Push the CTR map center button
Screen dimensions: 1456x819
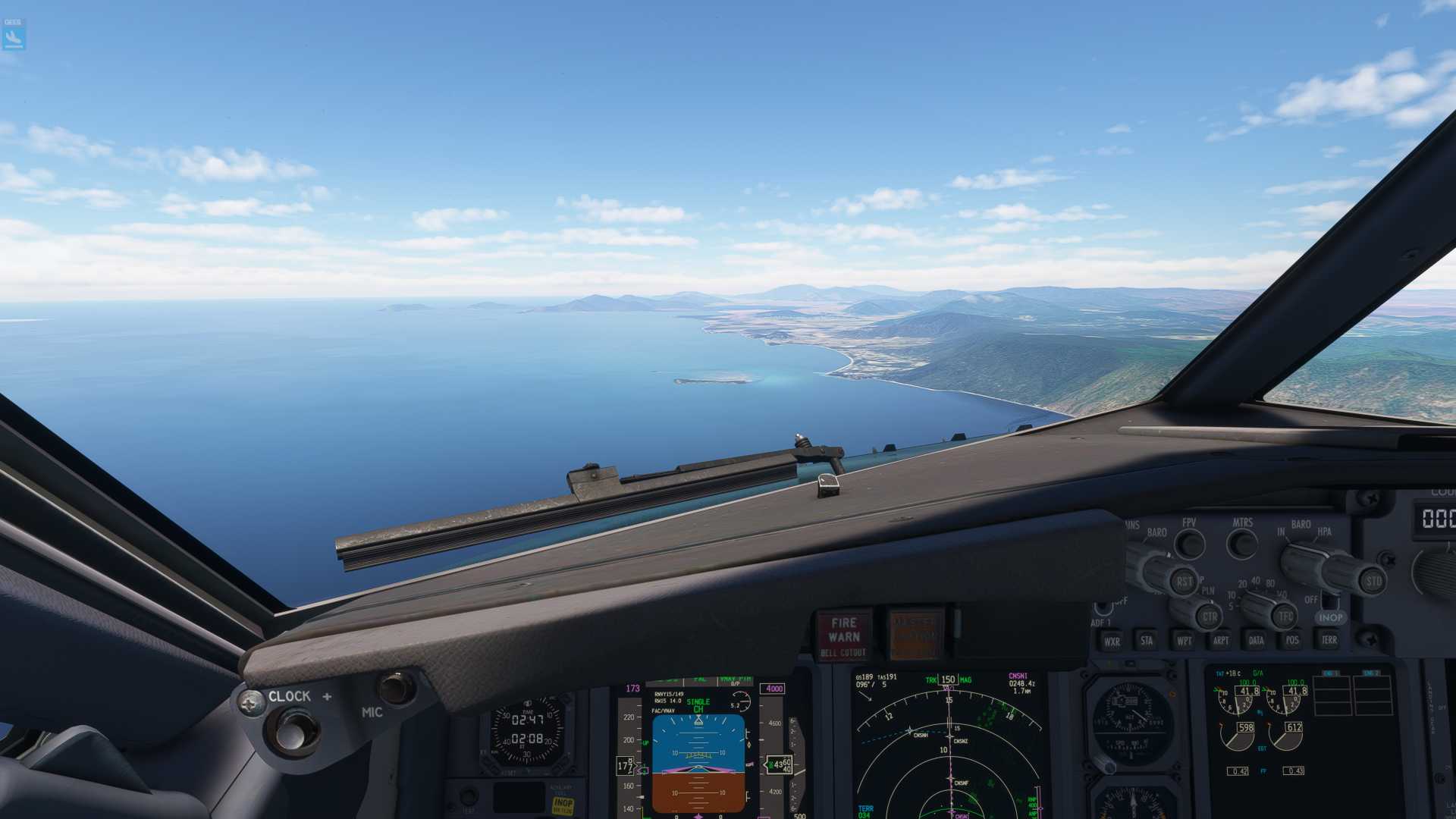pyautogui.click(x=1209, y=617)
